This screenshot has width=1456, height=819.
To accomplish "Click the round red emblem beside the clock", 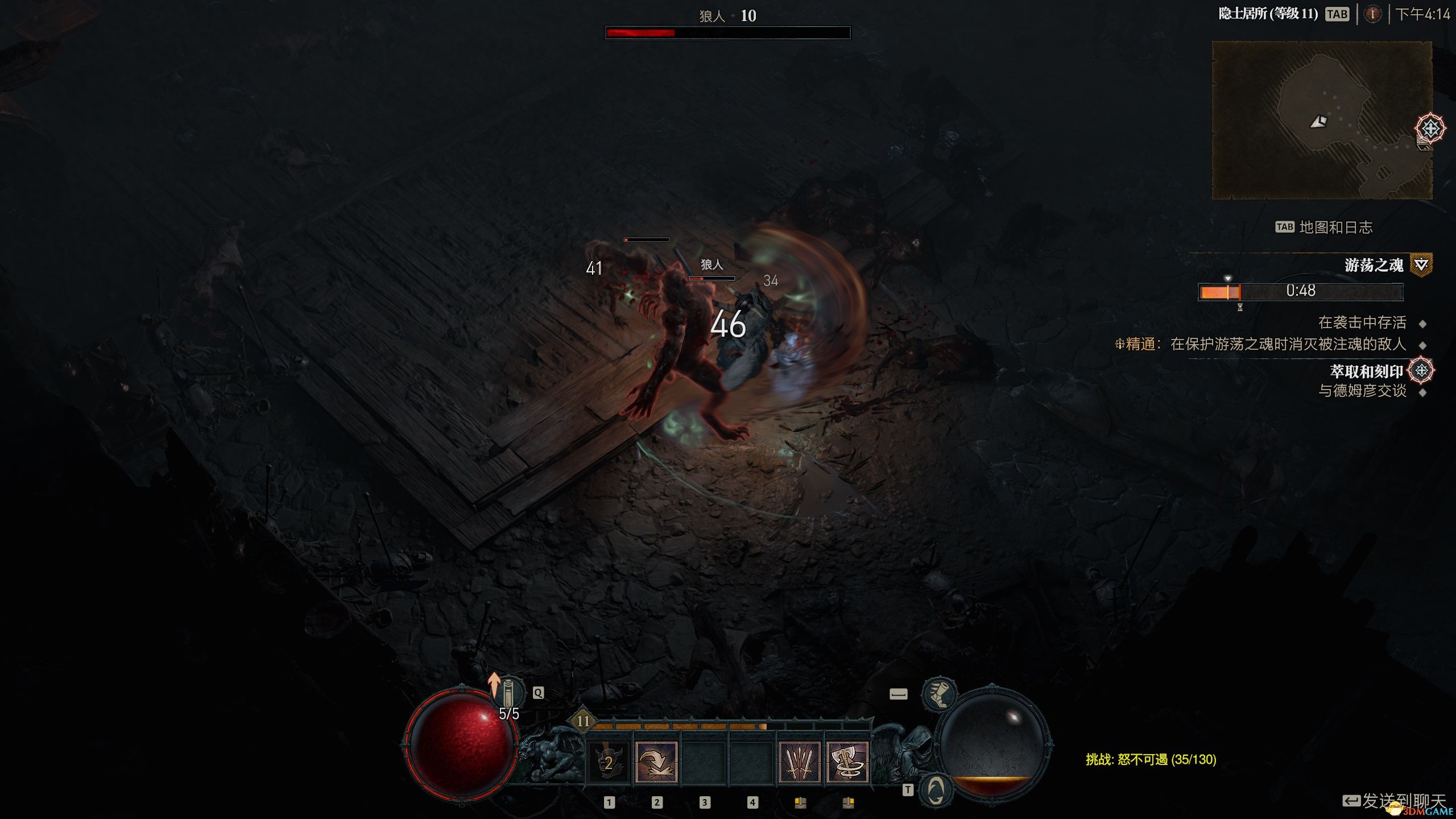I will [x=1372, y=14].
